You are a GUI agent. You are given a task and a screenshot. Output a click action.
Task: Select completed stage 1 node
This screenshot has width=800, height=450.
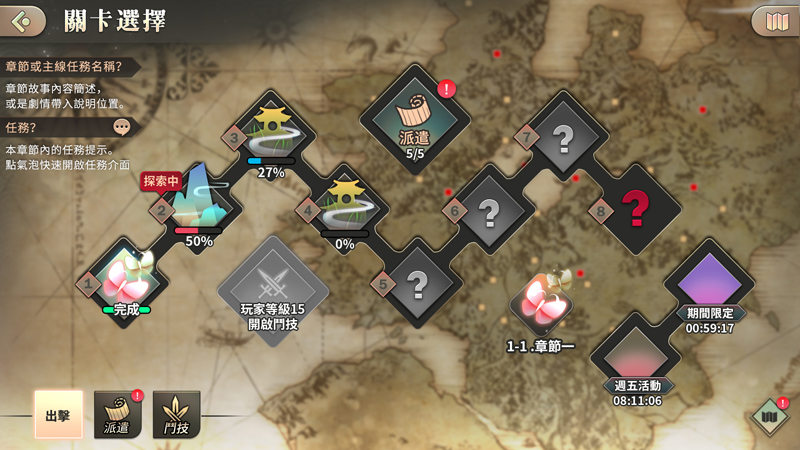(126, 280)
